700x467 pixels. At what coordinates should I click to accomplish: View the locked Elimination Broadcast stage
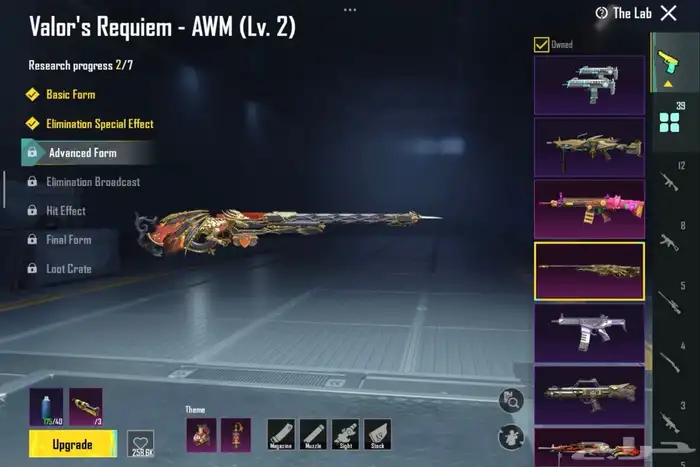point(92,182)
